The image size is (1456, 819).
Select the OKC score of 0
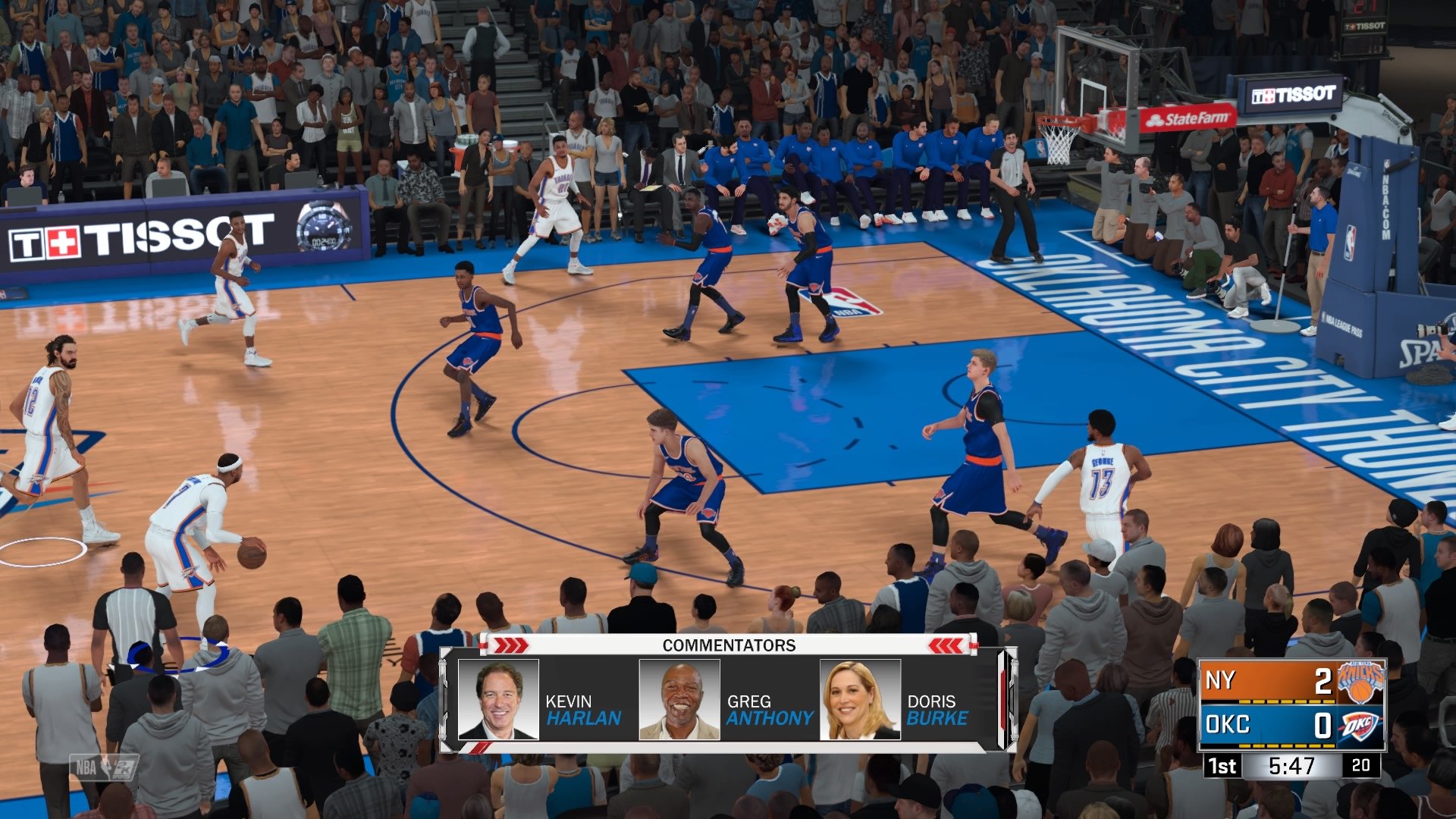(x=1323, y=726)
